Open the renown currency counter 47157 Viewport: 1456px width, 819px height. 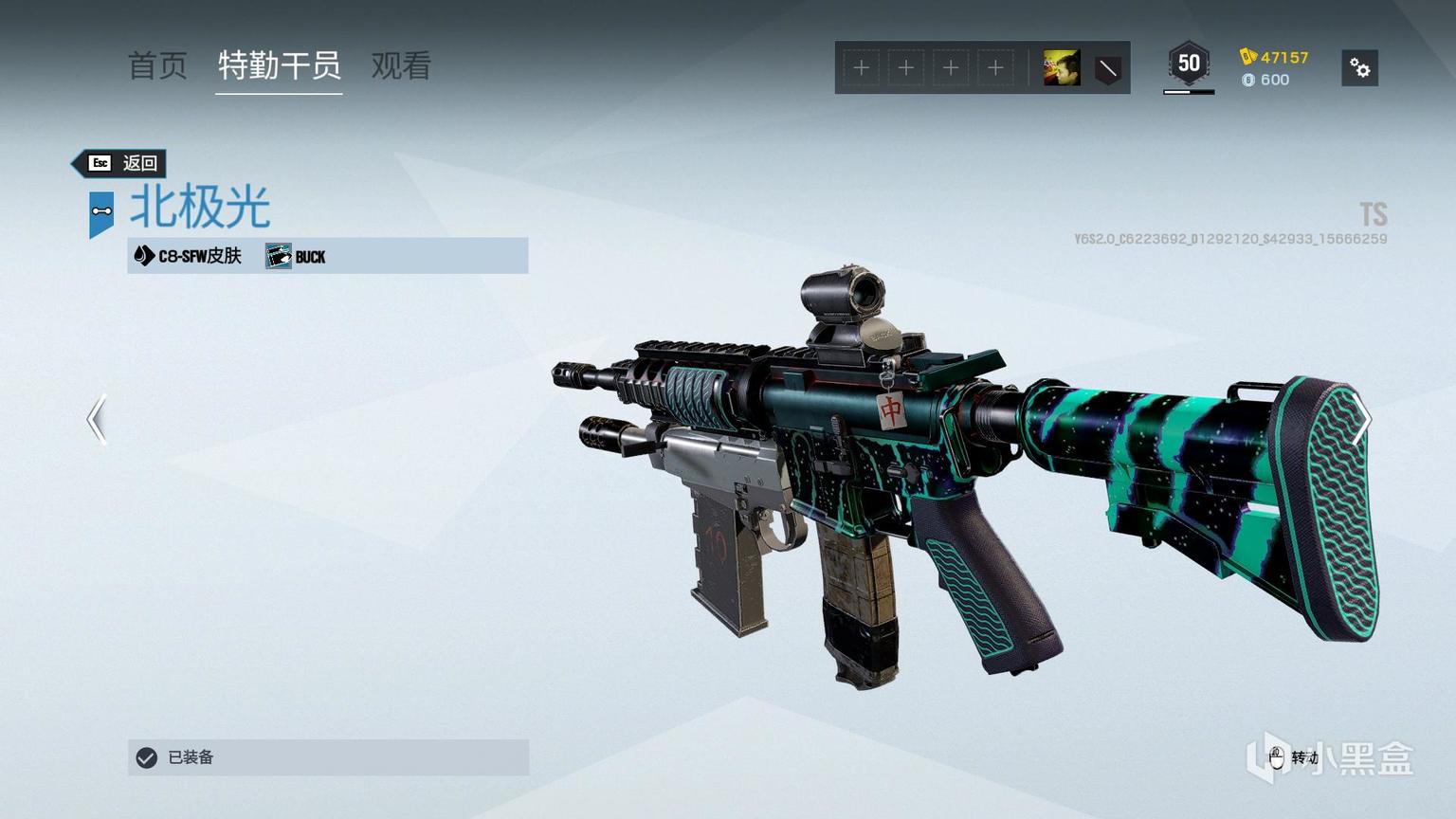(1275, 57)
